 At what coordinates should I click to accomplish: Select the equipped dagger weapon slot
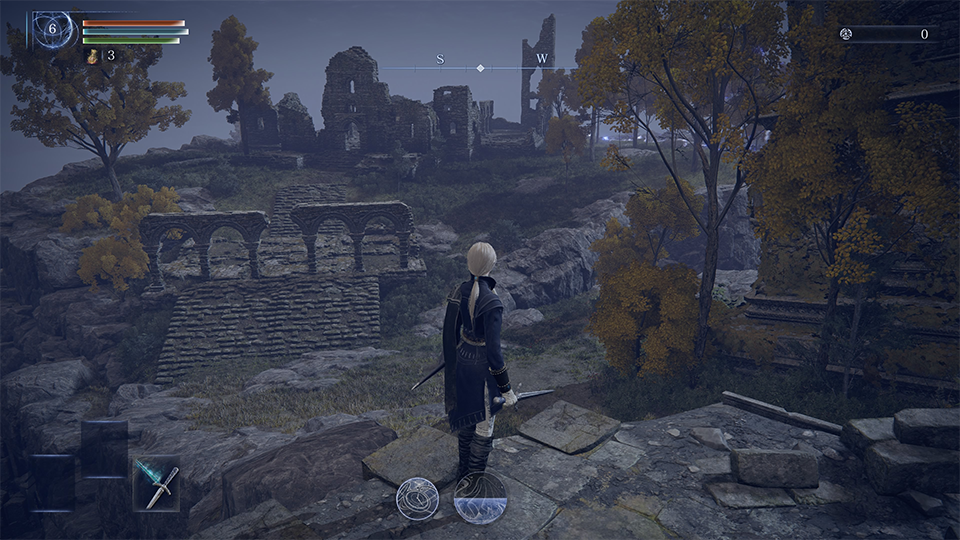pos(156,483)
